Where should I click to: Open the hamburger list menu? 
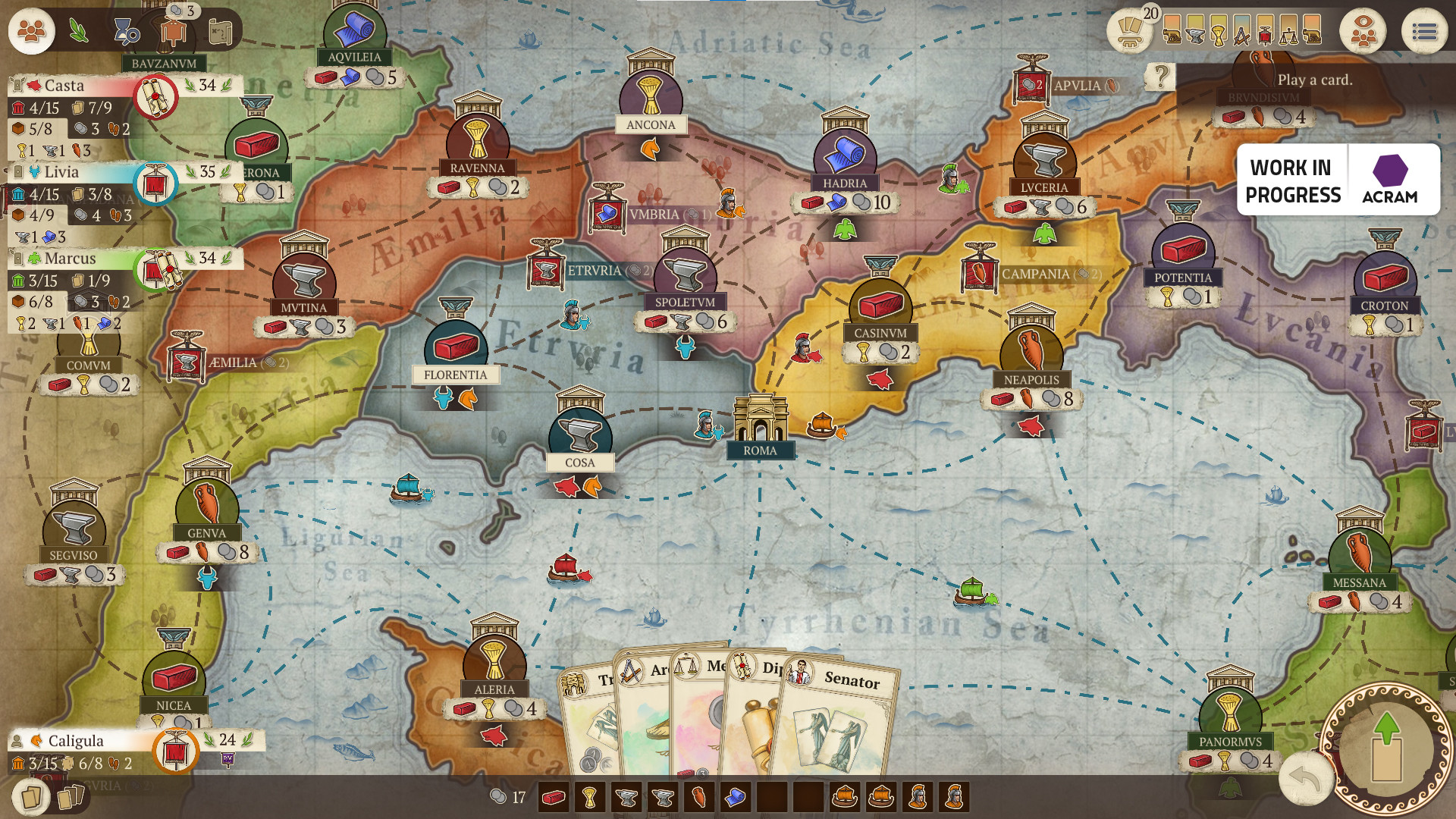tap(1424, 32)
